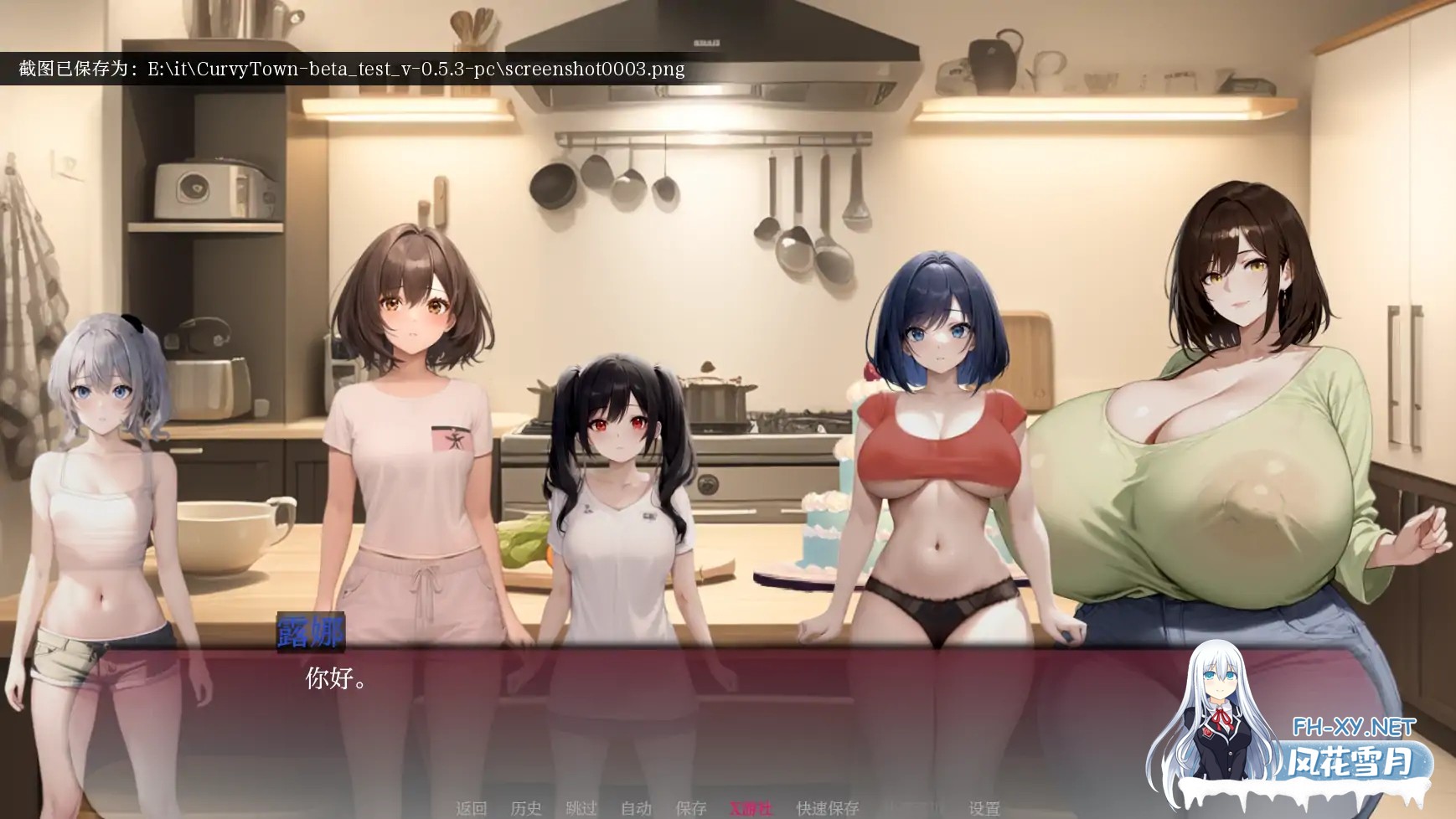Click the dialogue text 你好 to advance
Viewport: 1456px width, 819px height.
(333, 678)
